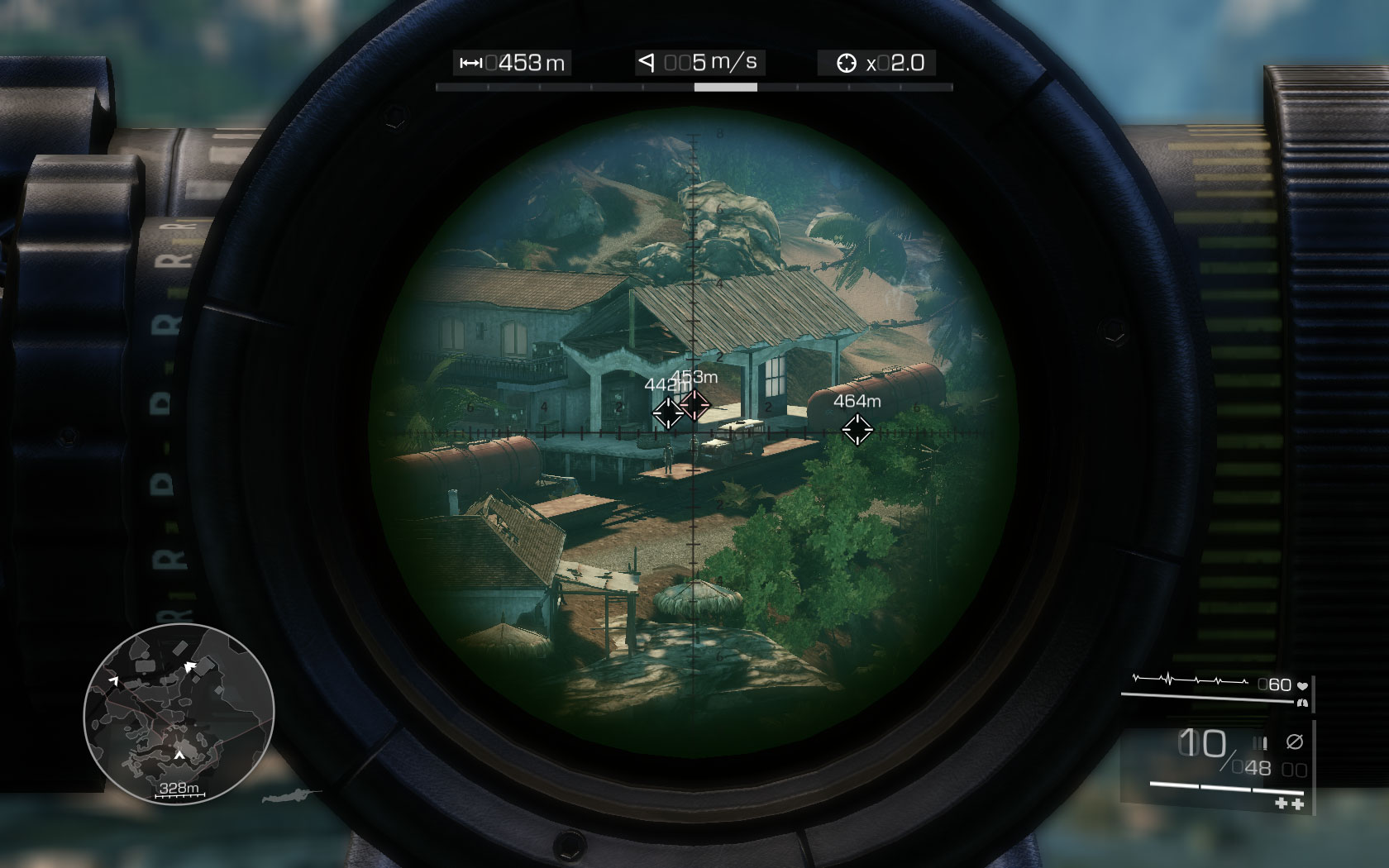Image resolution: width=1389 pixels, height=868 pixels.
Task: Toggle the 453m enemy target marker
Action: (695, 406)
